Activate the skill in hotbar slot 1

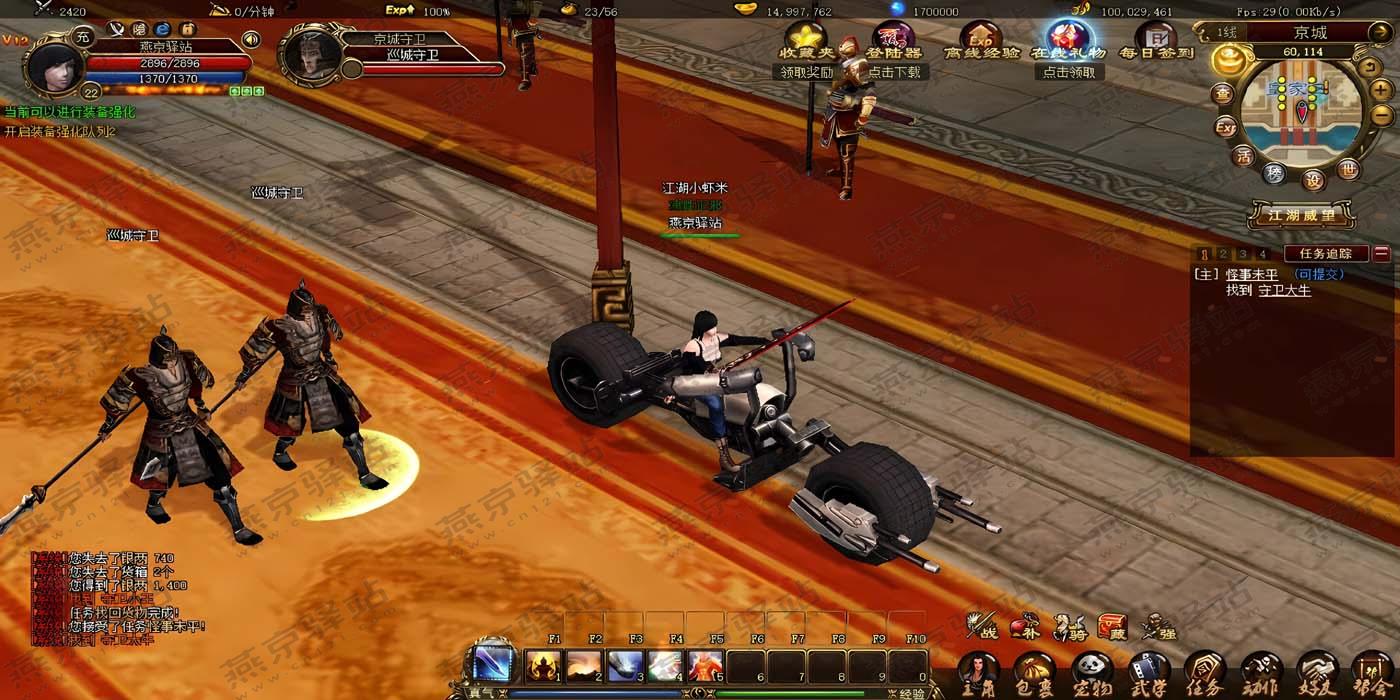pos(544,666)
